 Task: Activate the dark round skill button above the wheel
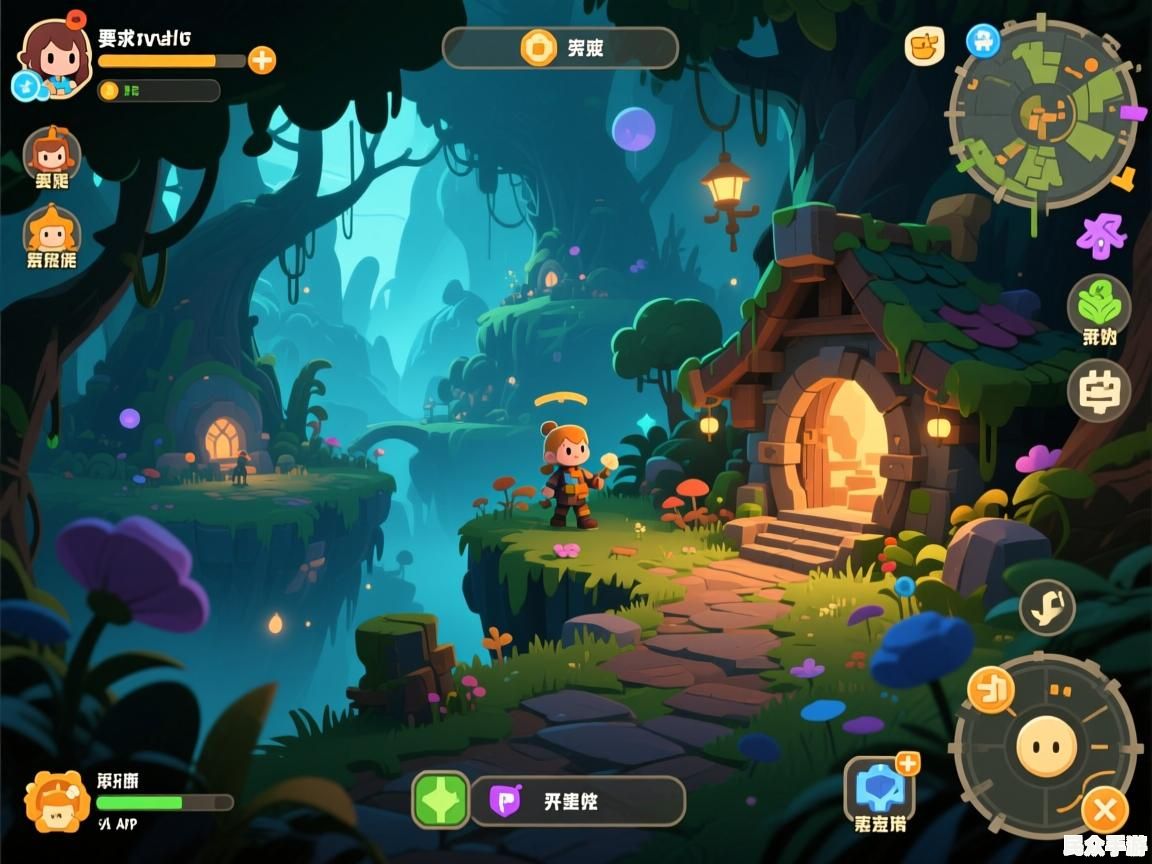(1047, 607)
